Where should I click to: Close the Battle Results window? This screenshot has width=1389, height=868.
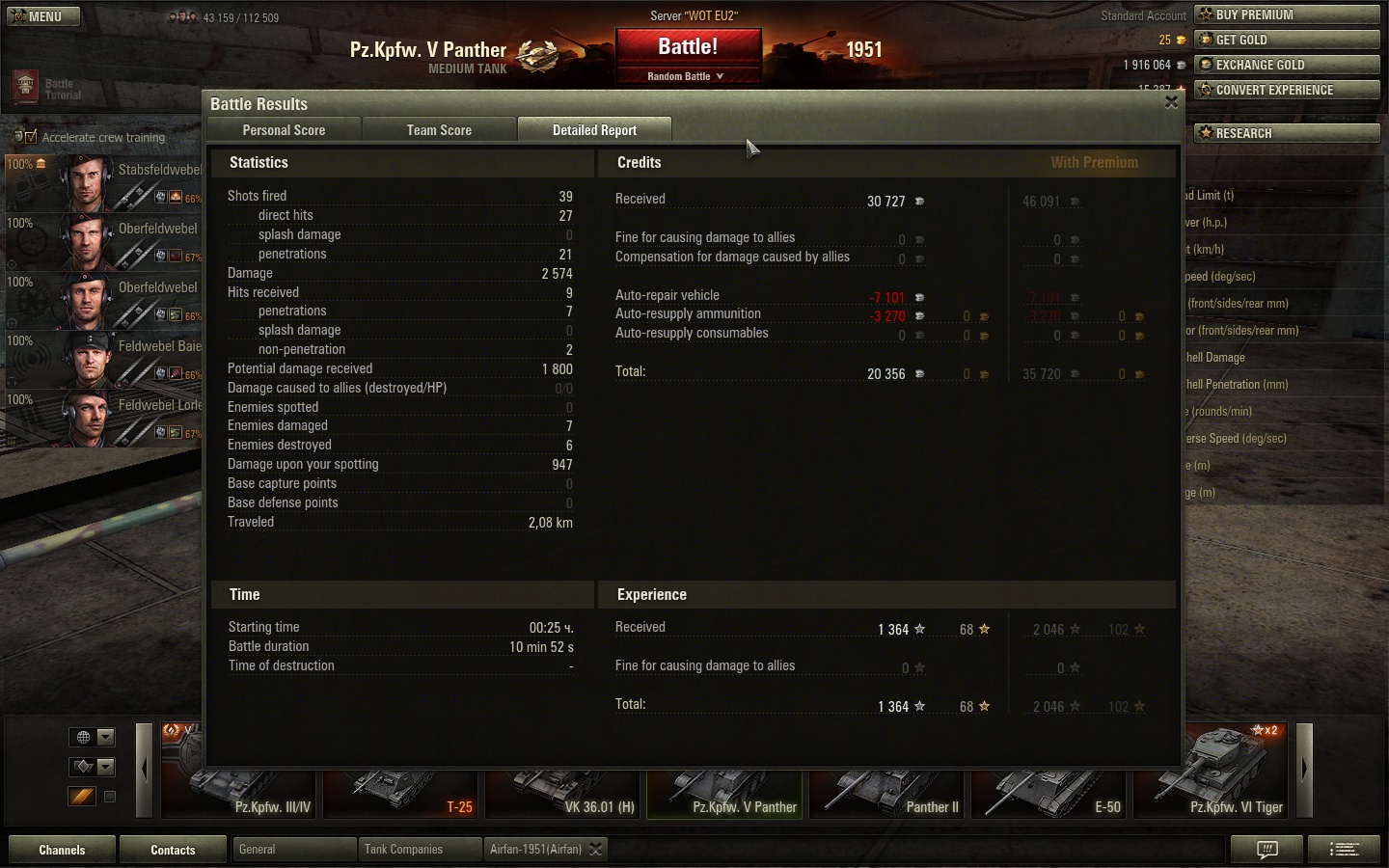point(1171,102)
